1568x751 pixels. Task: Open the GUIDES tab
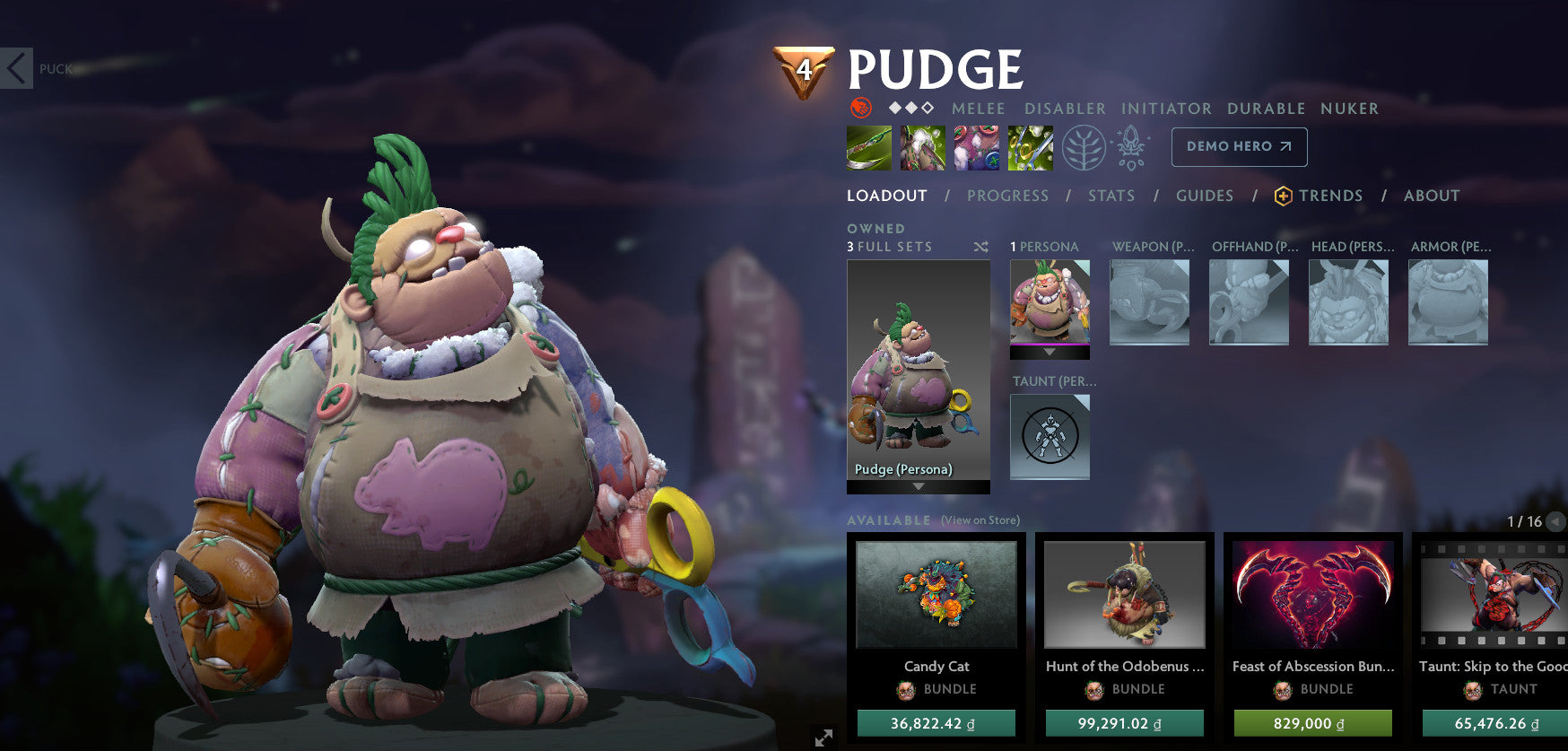[1205, 196]
